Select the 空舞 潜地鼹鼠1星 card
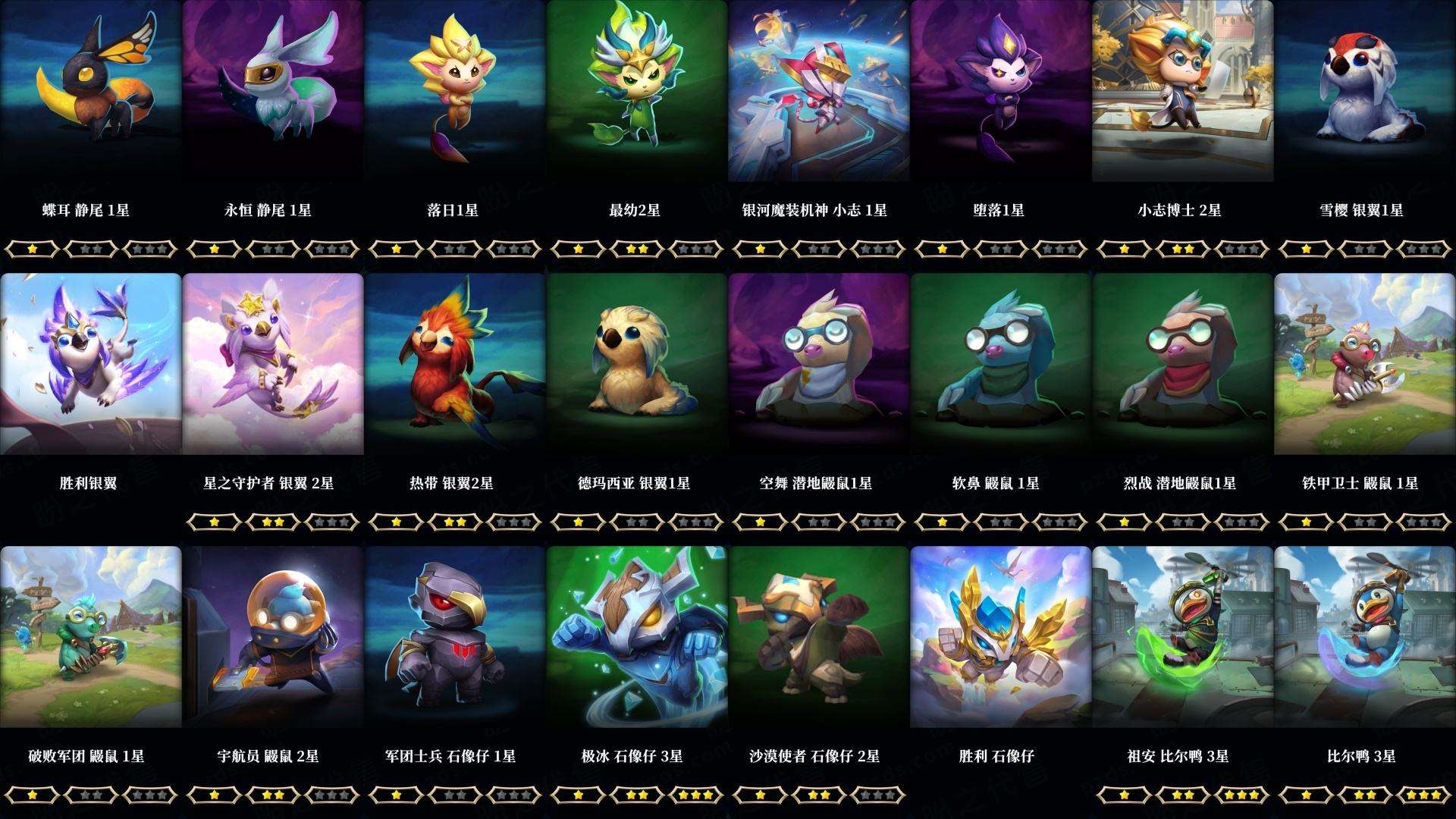 click(x=819, y=364)
